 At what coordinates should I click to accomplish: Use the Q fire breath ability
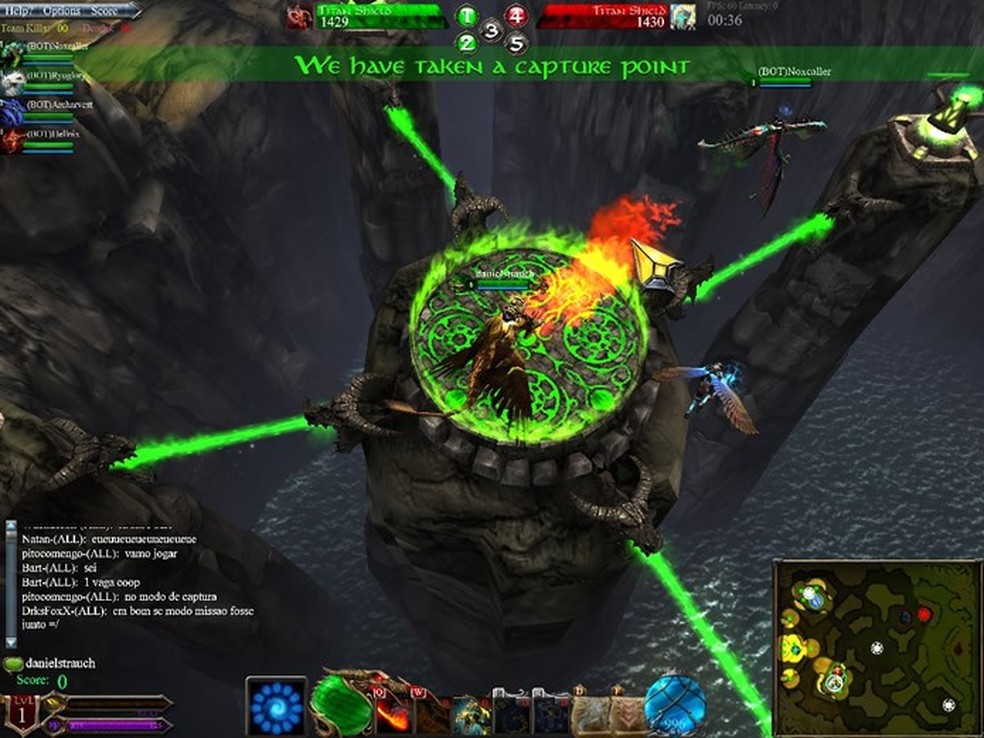pyautogui.click(x=391, y=712)
